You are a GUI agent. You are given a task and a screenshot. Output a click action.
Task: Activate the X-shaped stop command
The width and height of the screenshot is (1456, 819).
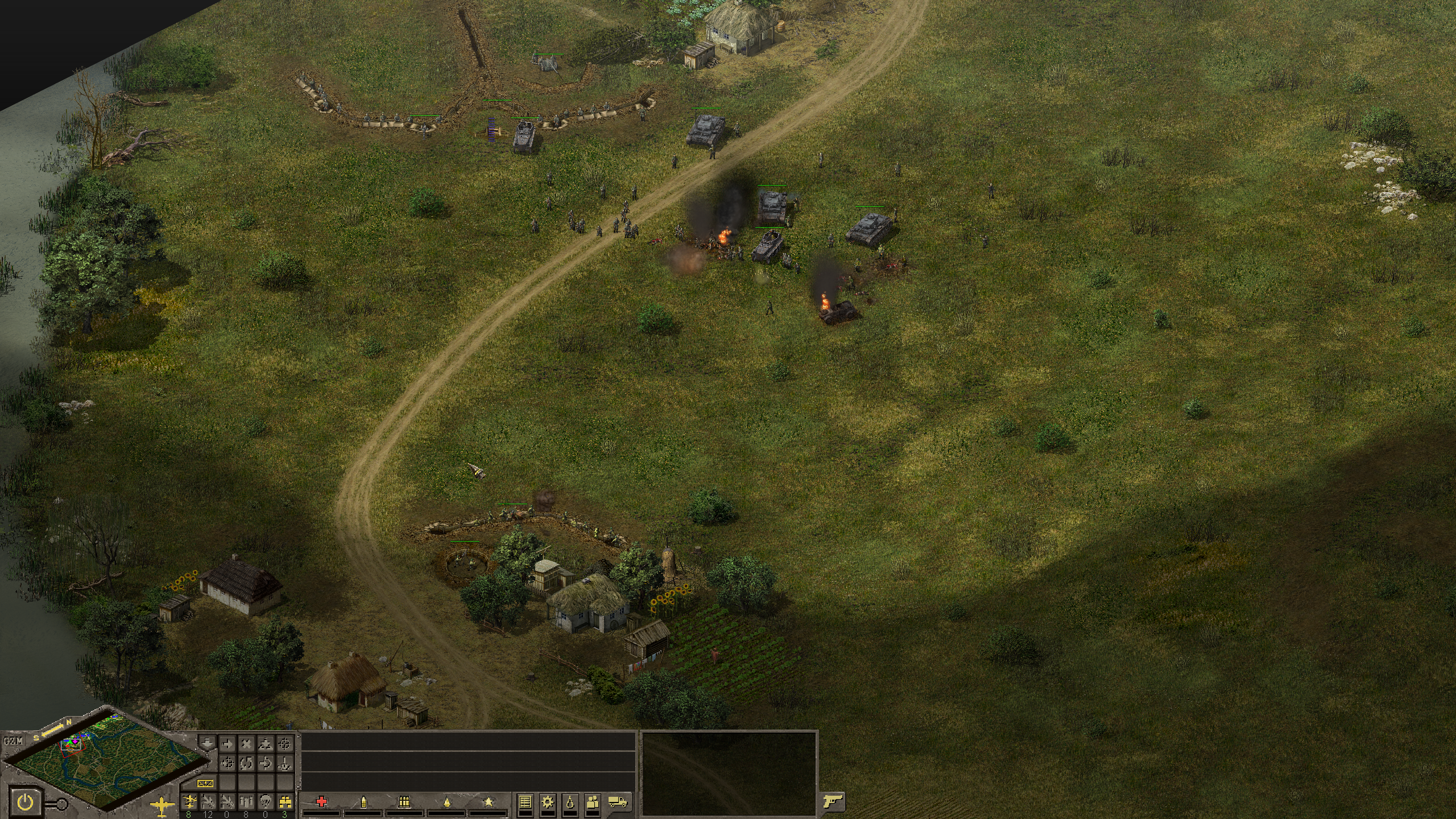(246, 744)
